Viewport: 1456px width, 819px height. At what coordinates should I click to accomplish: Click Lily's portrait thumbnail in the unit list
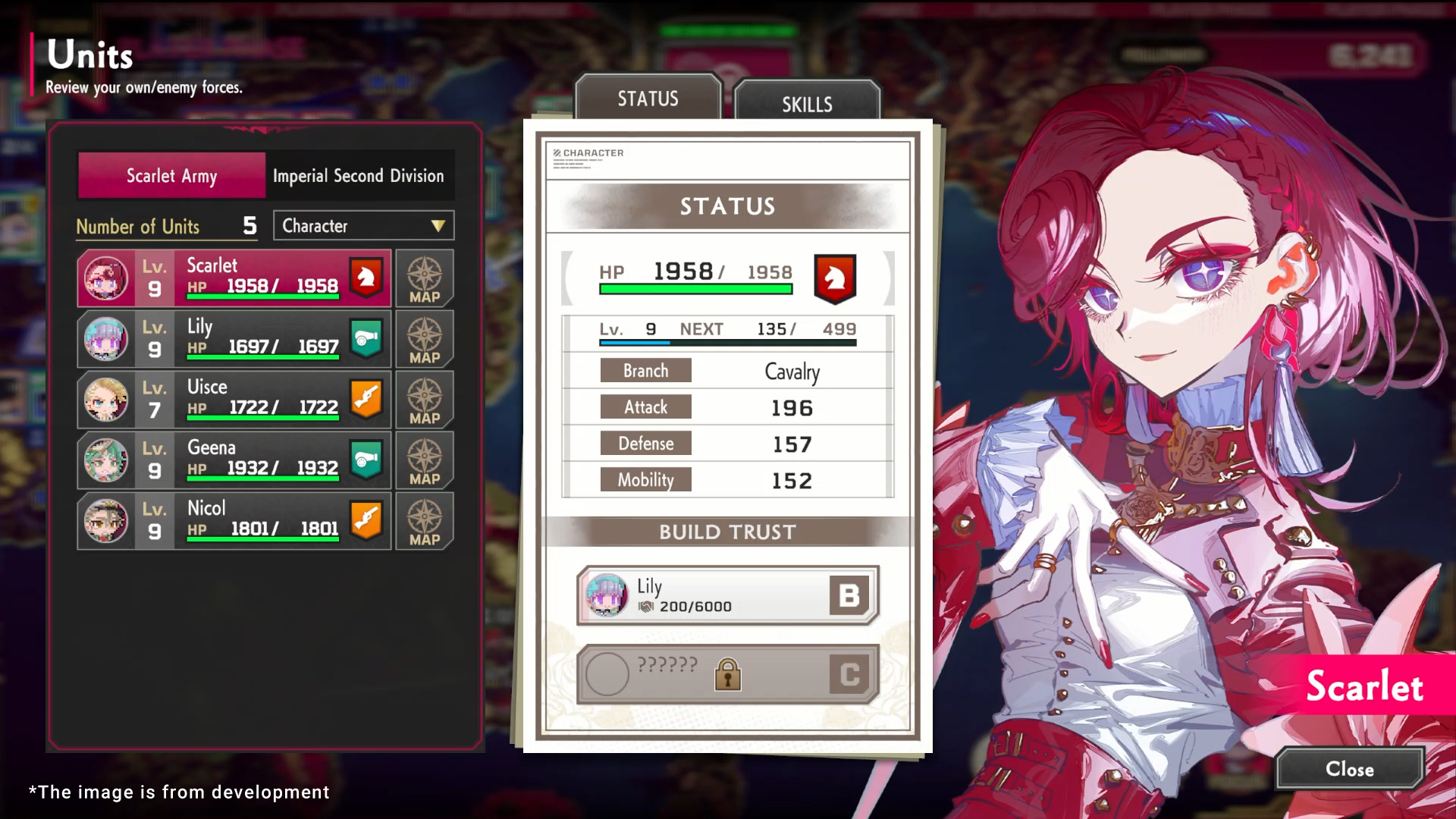tap(106, 339)
